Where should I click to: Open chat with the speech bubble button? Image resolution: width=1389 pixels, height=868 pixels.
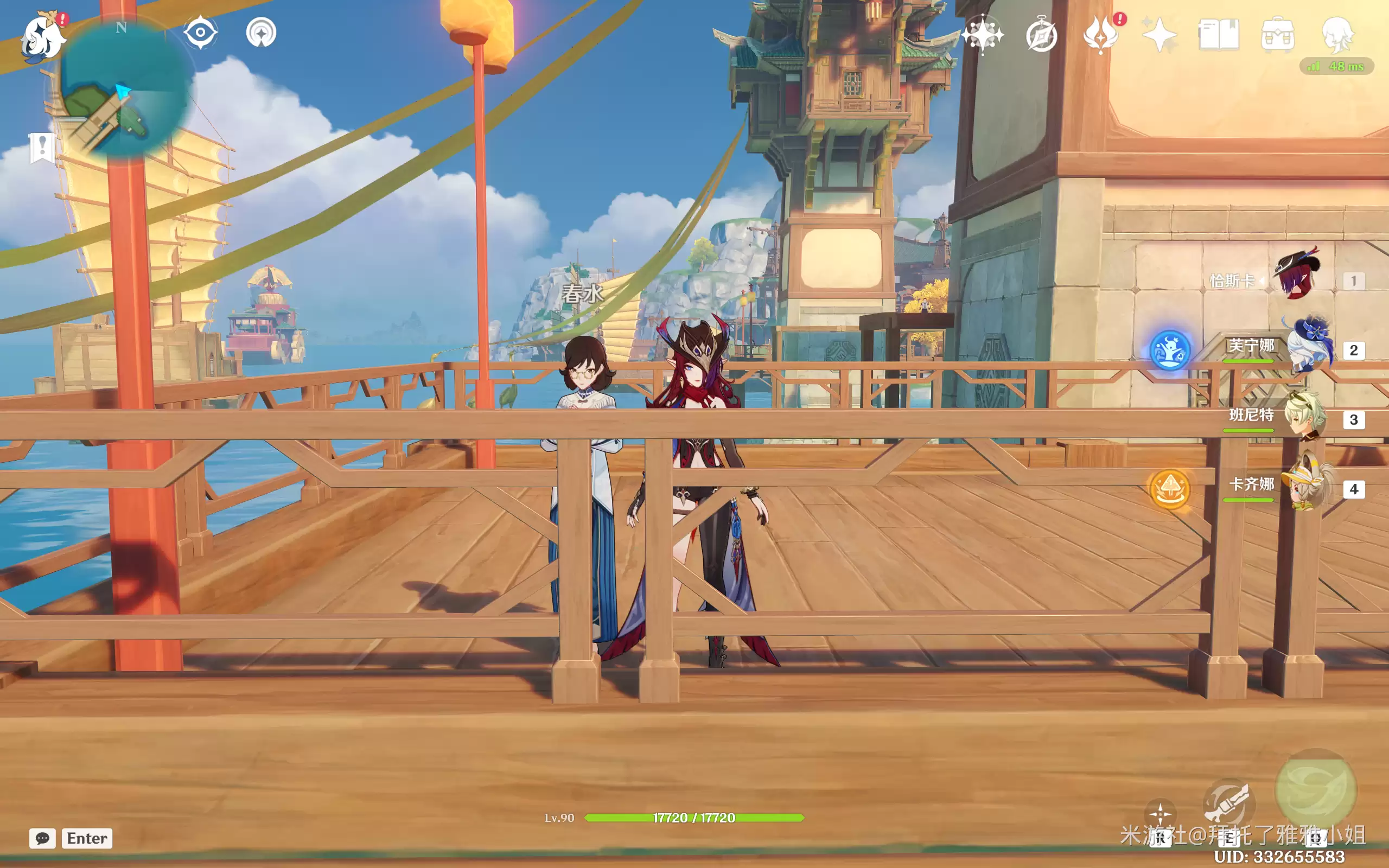[x=43, y=838]
